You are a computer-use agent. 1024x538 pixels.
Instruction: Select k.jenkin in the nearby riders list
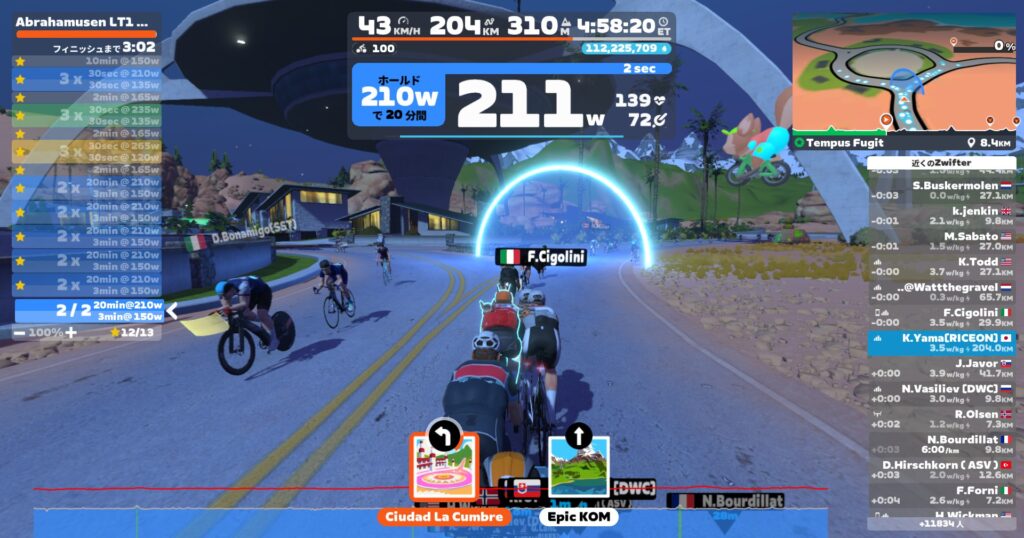pyautogui.click(x=941, y=216)
